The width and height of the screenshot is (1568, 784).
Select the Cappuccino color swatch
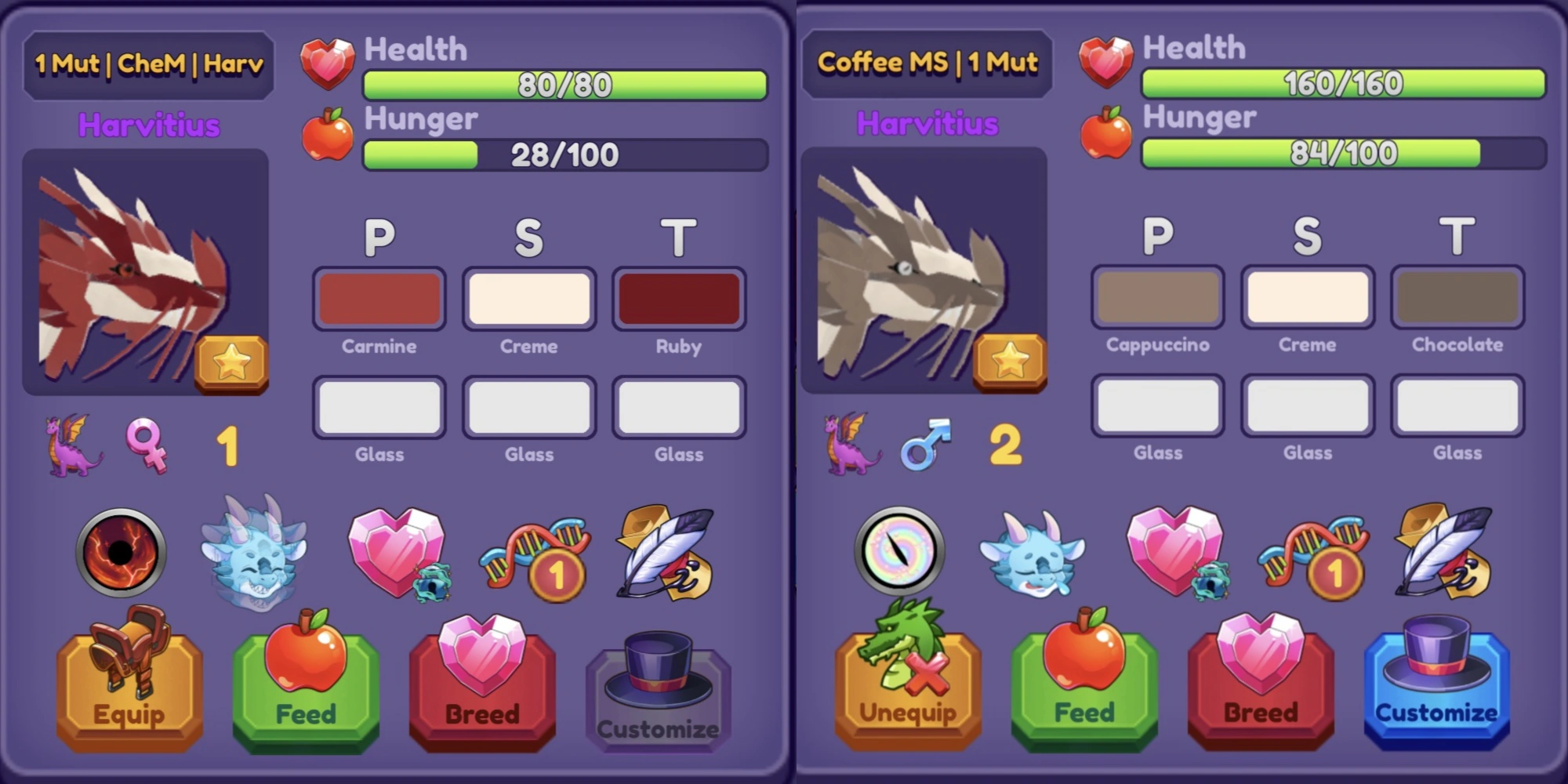[1157, 296]
